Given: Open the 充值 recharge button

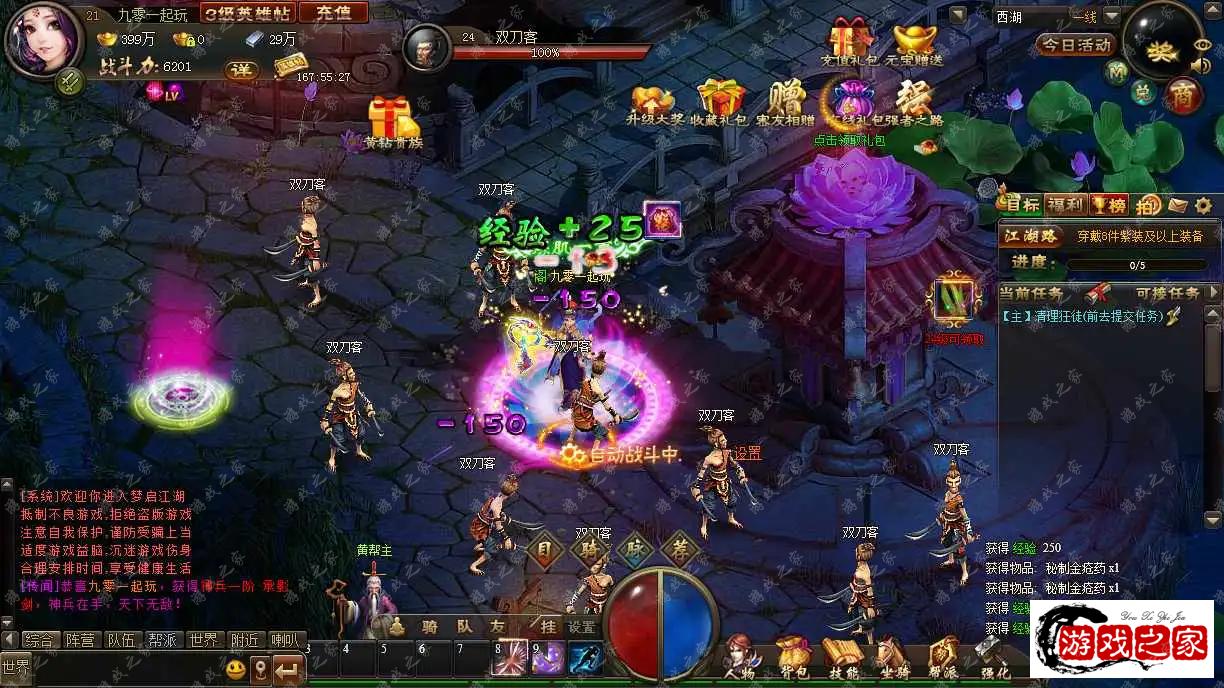Looking at the screenshot, I should click(333, 13).
